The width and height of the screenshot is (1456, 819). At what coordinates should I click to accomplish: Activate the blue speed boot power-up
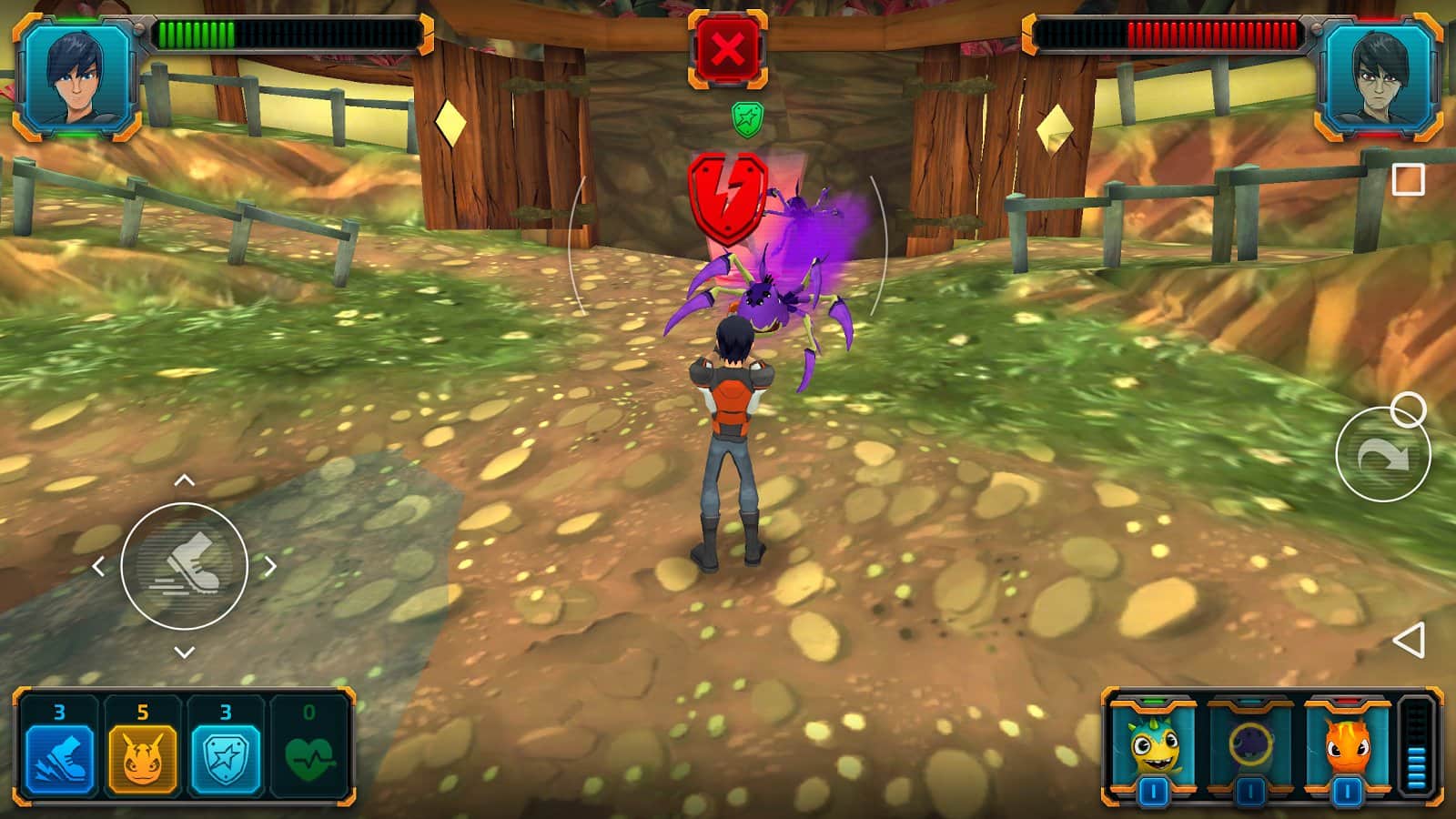tap(59, 755)
